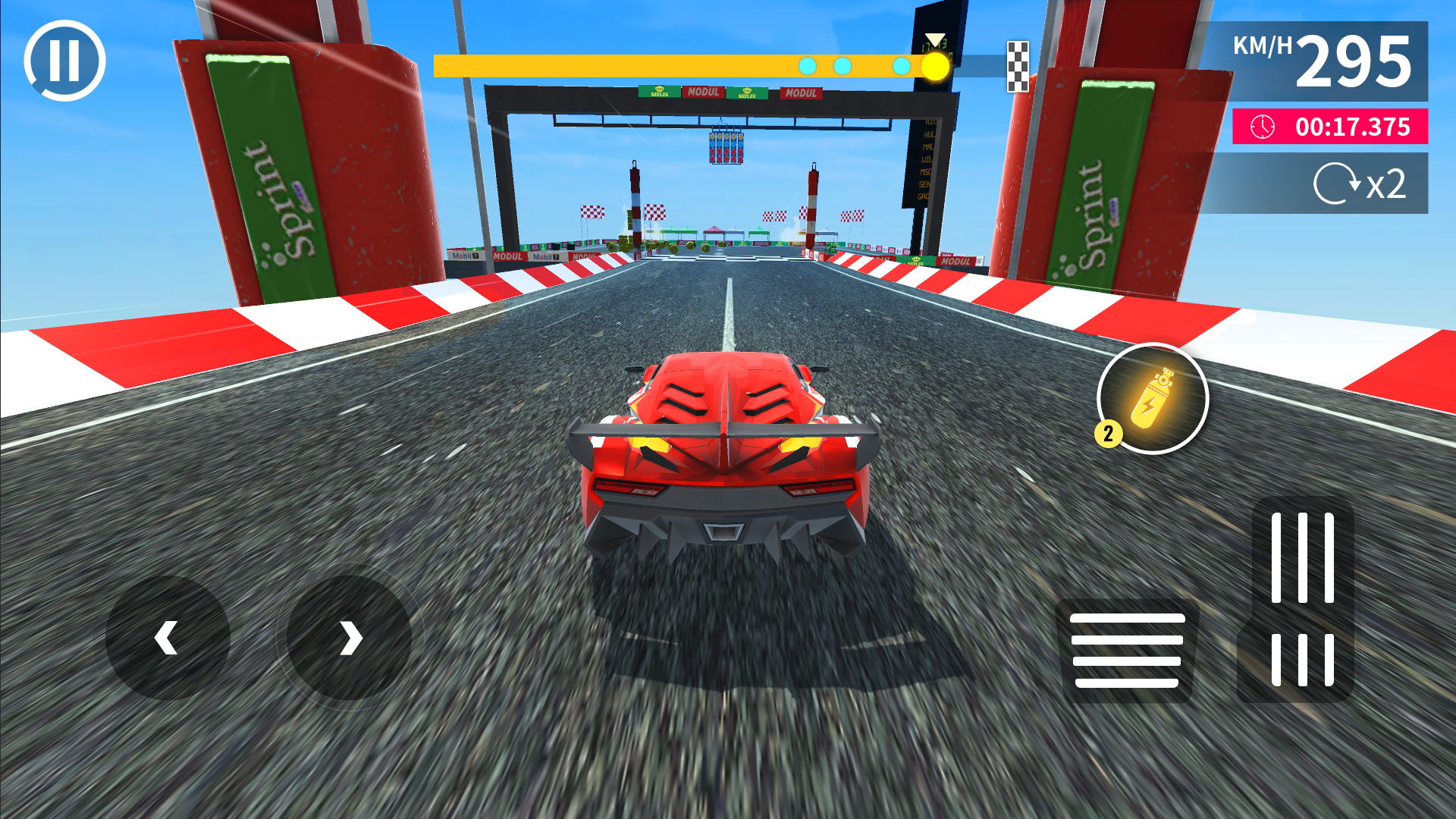This screenshot has height=819, width=1456.
Task: Tap the first cyan checkpoint dot
Action: (x=807, y=65)
